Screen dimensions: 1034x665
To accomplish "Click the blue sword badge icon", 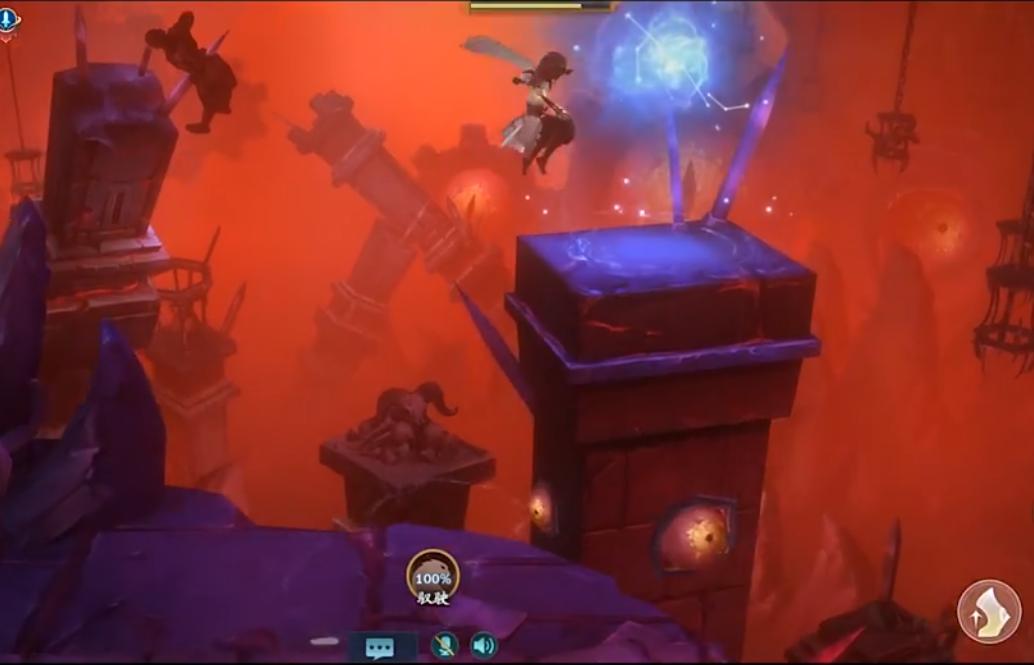I will [x=9, y=20].
